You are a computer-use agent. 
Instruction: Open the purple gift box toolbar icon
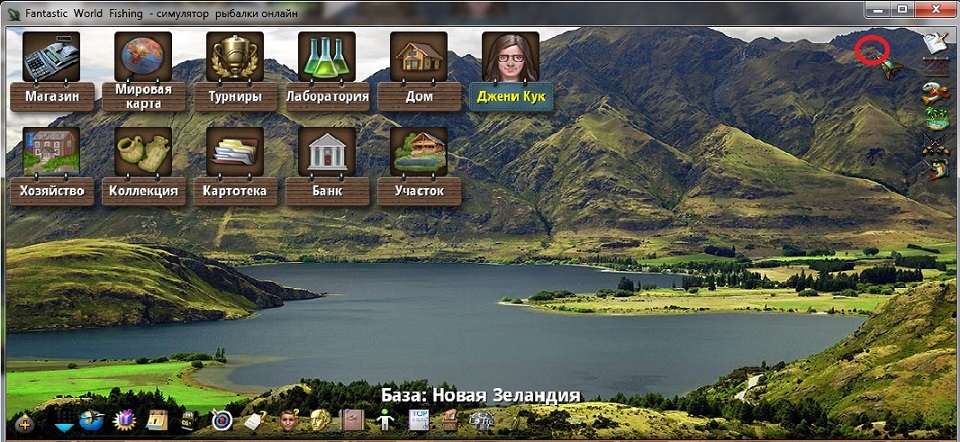pyautogui.click(x=124, y=421)
